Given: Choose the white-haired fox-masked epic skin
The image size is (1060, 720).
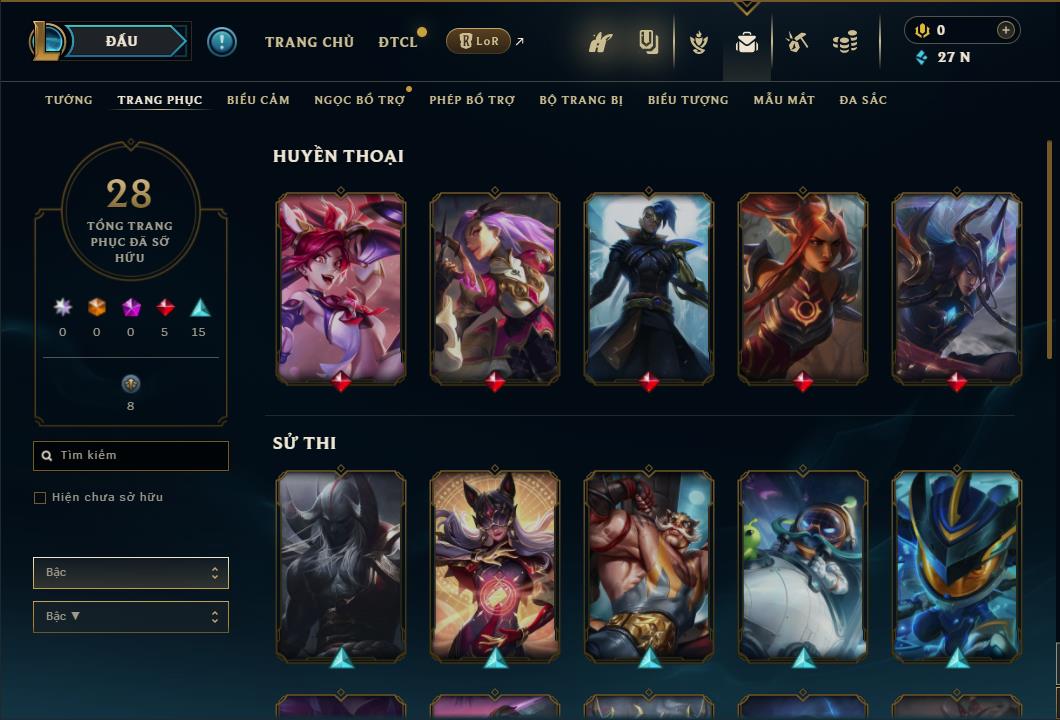Looking at the screenshot, I should 495,565.
